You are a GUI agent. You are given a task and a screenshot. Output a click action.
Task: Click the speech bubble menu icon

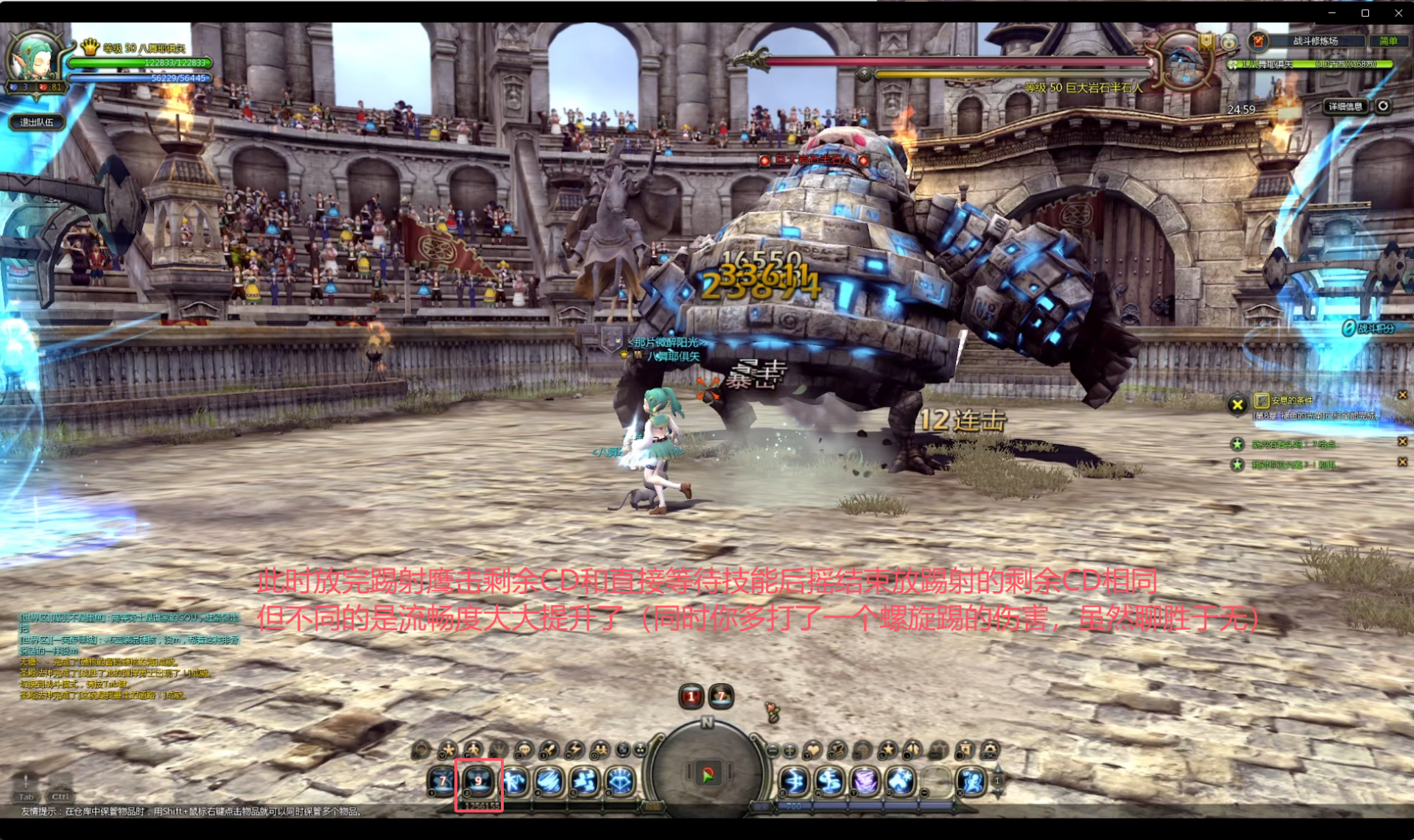(524, 750)
